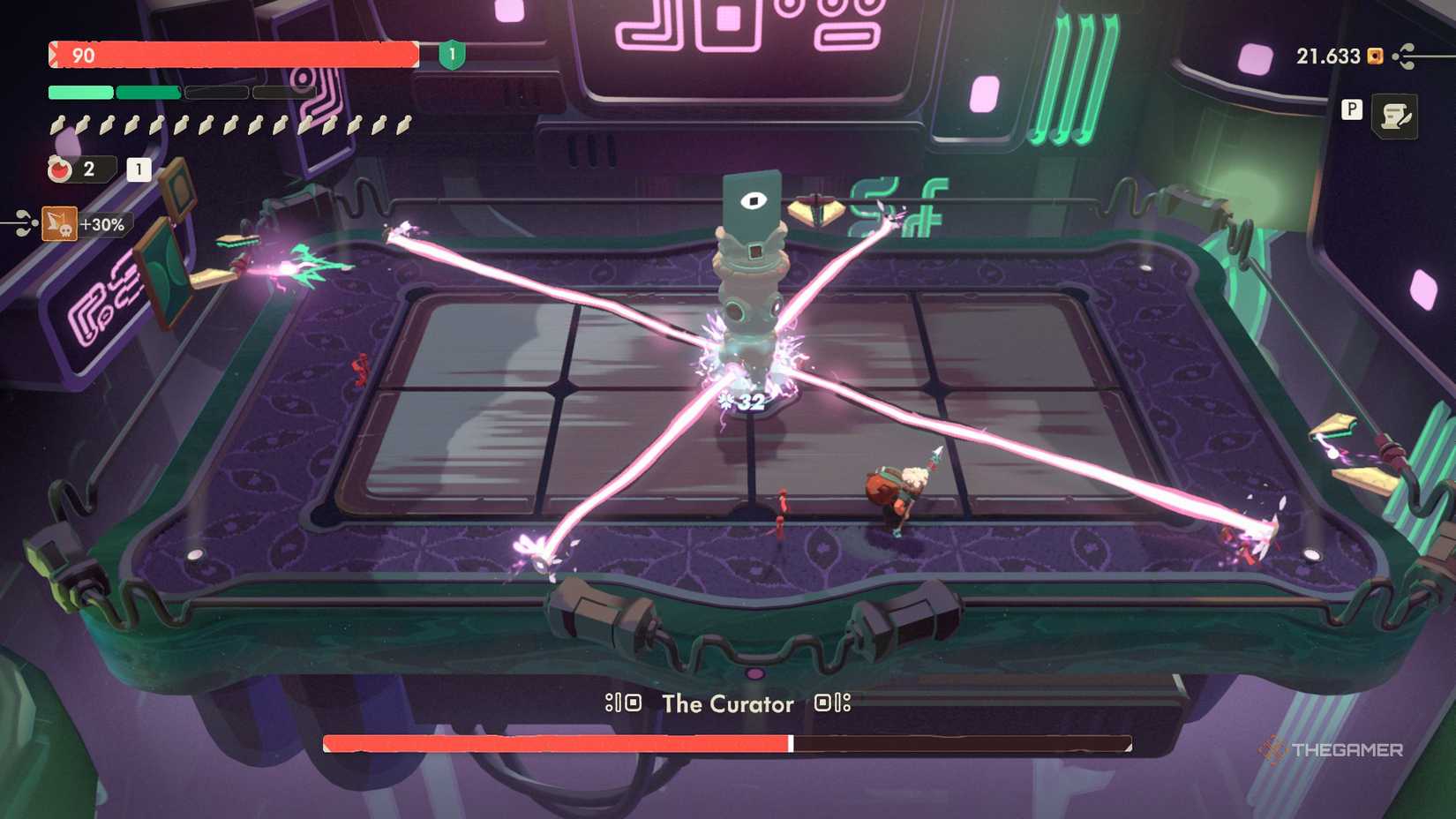Click the orange coin currency icon beside 21.633
The width and height of the screenshot is (1456, 819).
coord(1374,56)
